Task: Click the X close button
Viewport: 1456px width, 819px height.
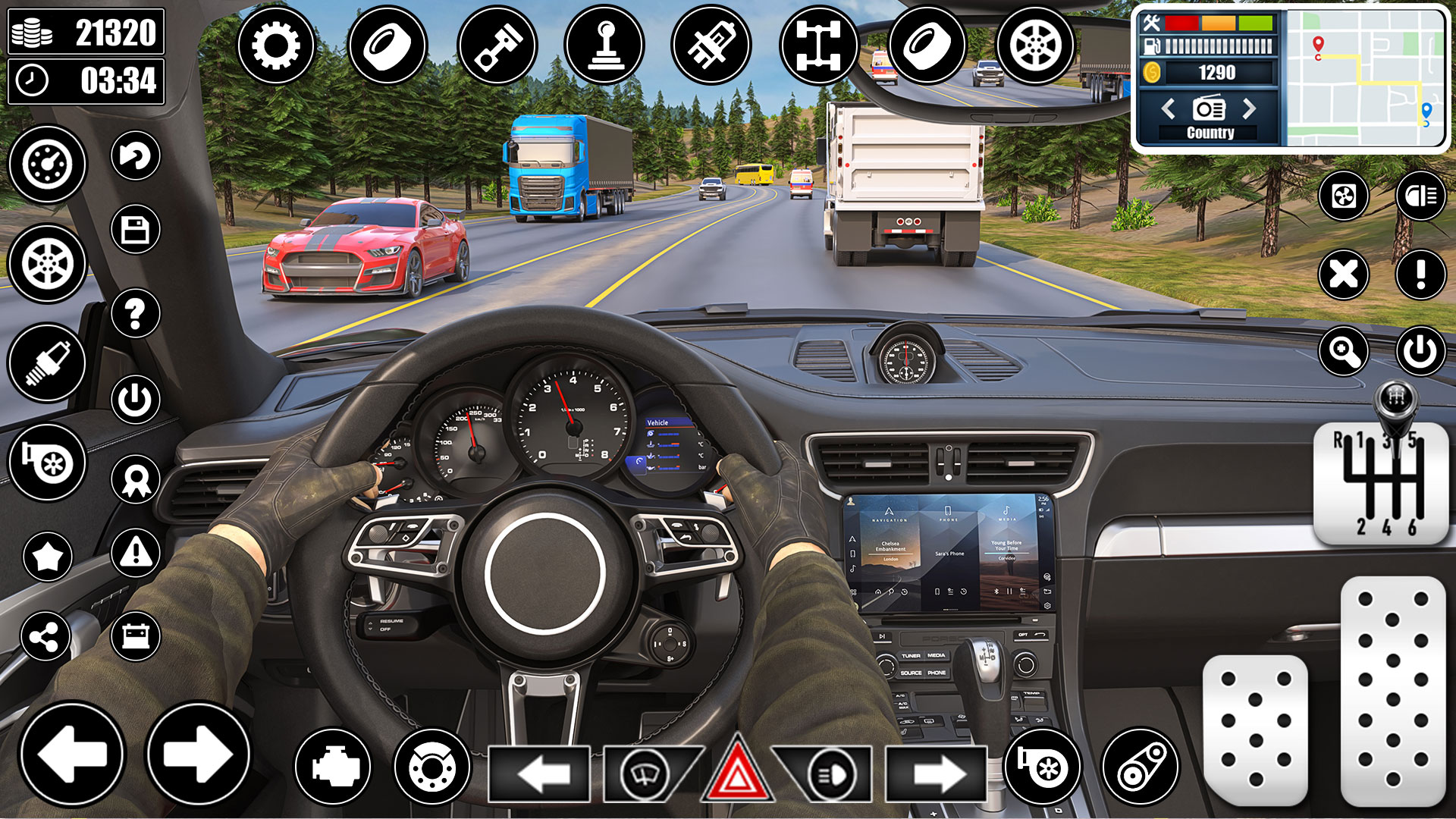Action: 1343,274
